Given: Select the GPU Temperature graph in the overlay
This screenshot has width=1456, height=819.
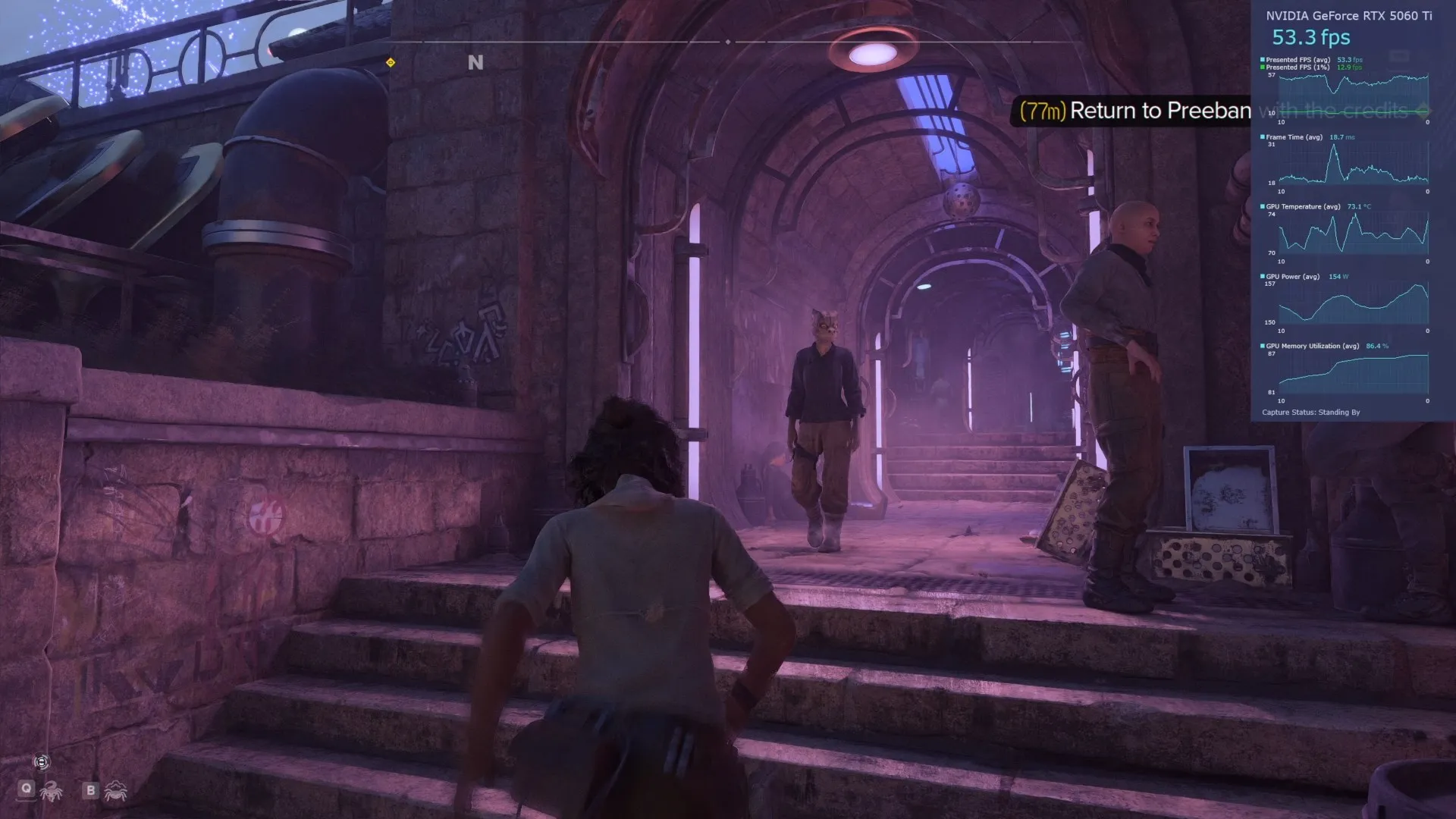Looking at the screenshot, I should coord(1353,234).
